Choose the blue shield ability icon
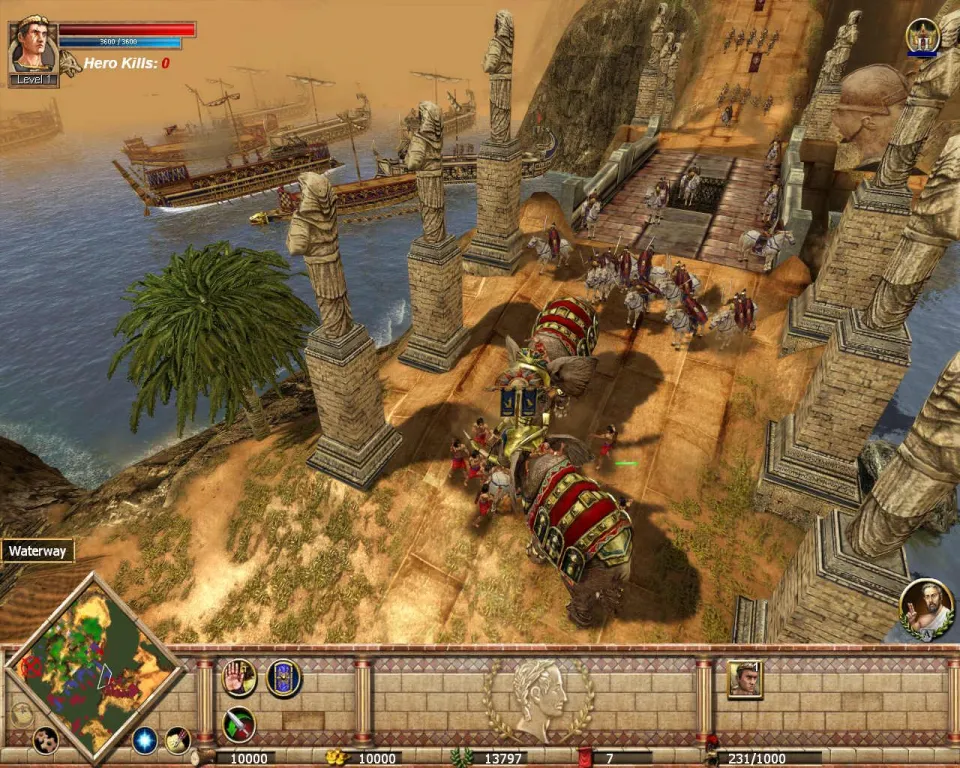This screenshot has height=768, width=960. (284, 678)
